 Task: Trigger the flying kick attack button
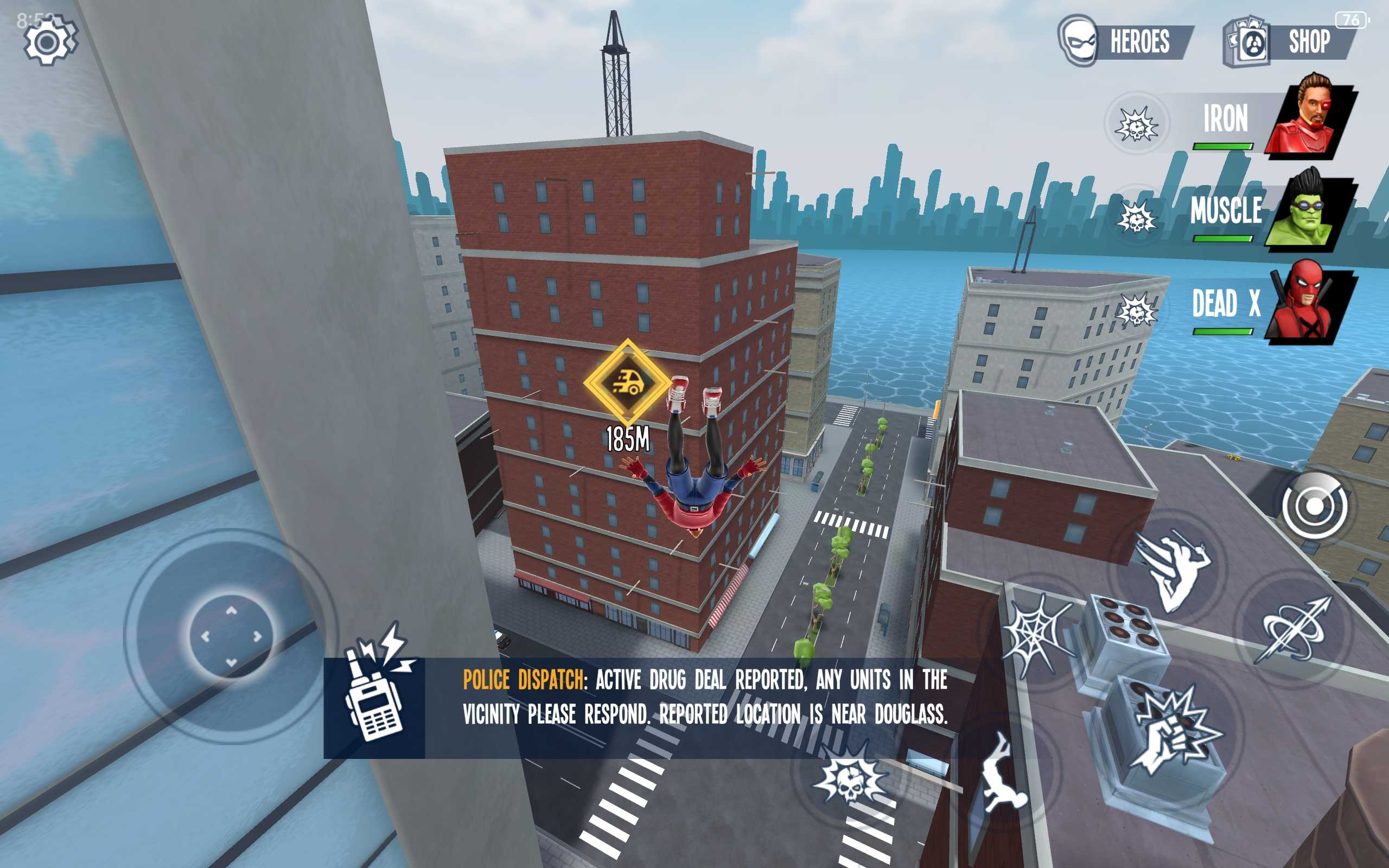click(x=1172, y=570)
